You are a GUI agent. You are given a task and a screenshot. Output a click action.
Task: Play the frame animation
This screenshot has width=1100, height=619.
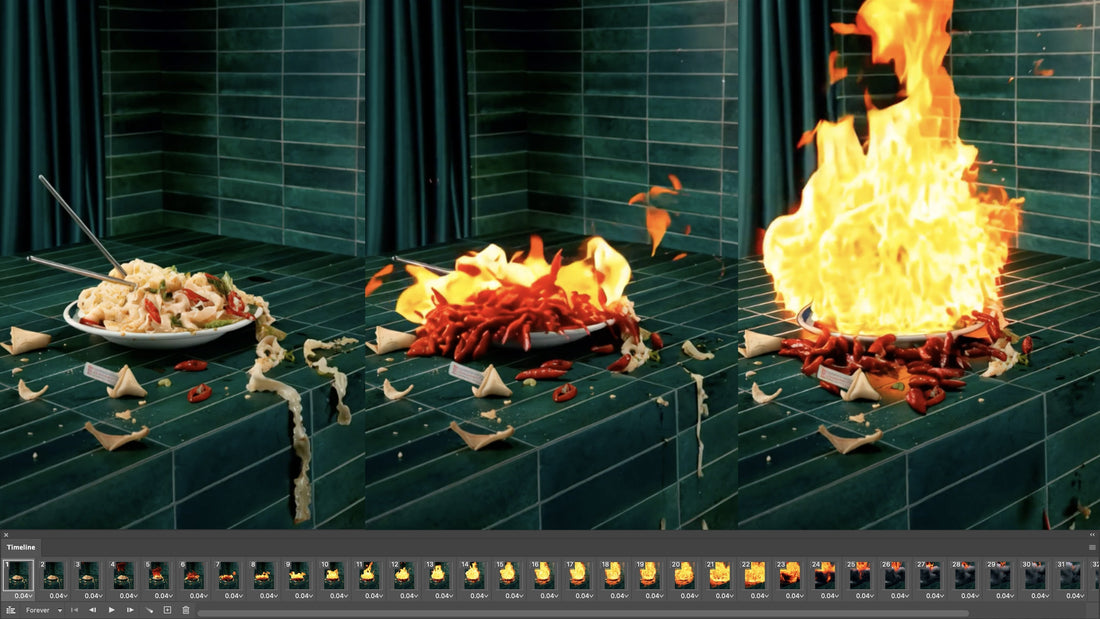tap(111, 610)
